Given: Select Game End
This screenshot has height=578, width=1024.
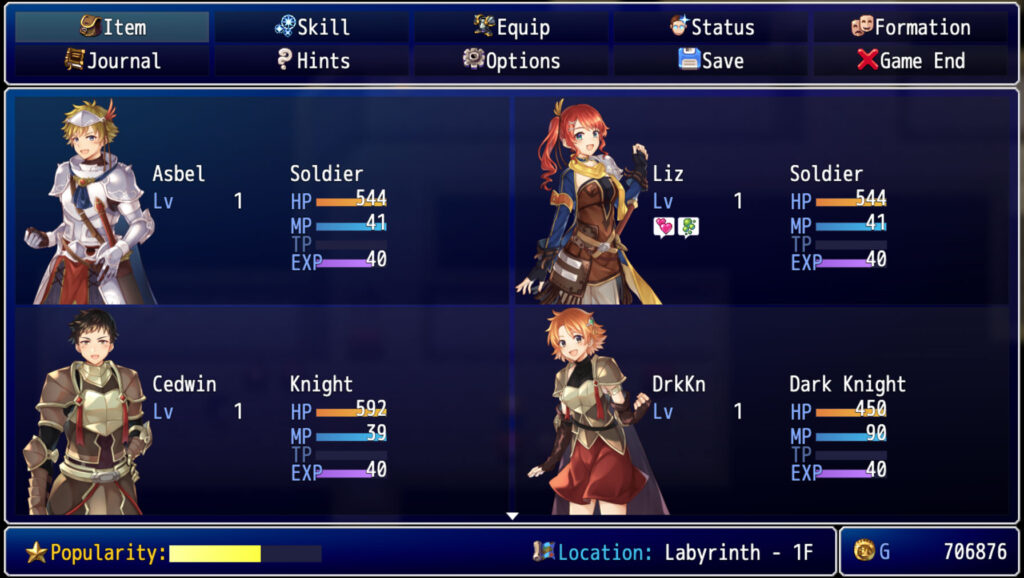Looking at the screenshot, I should coord(910,60).
